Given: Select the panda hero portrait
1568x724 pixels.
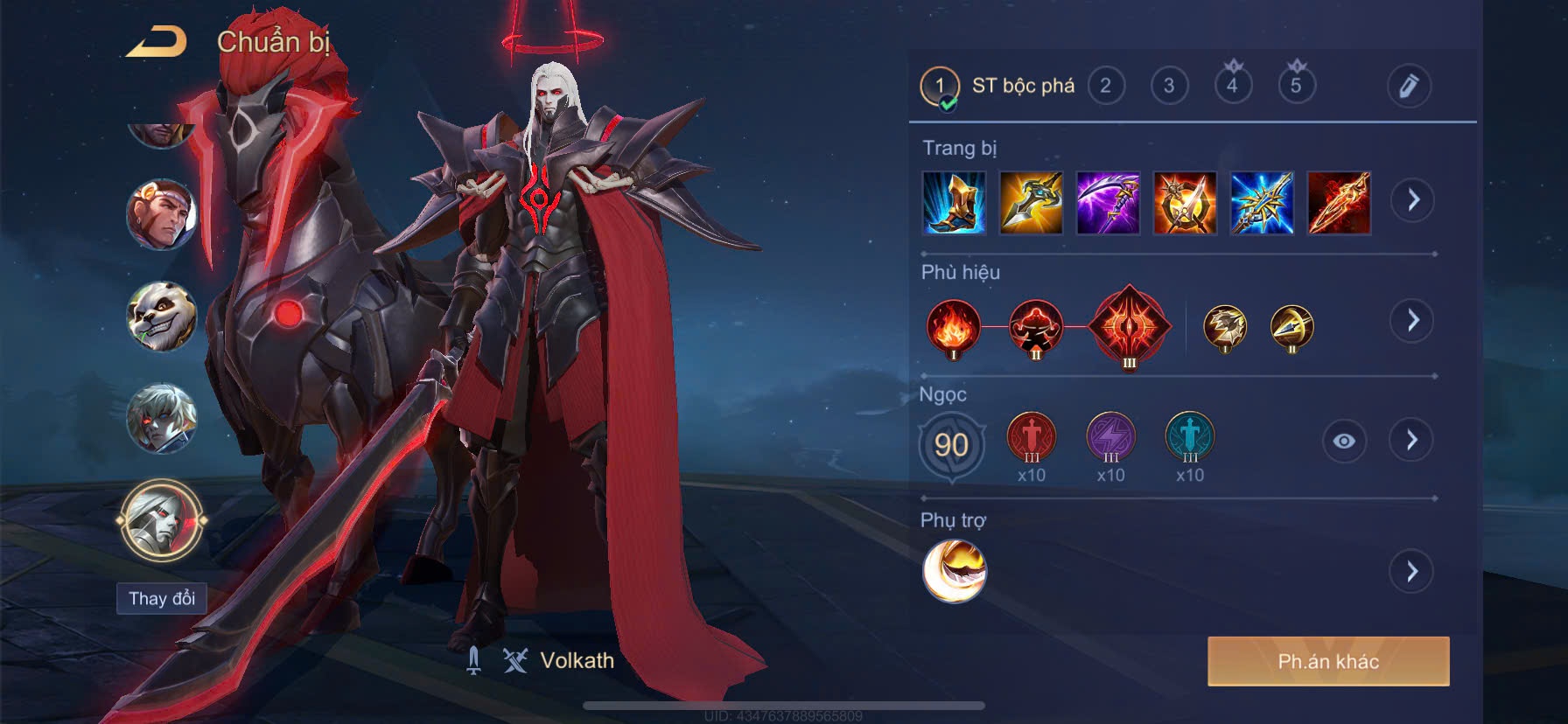Looking at the screenshot, I should (x=161, y=317).
